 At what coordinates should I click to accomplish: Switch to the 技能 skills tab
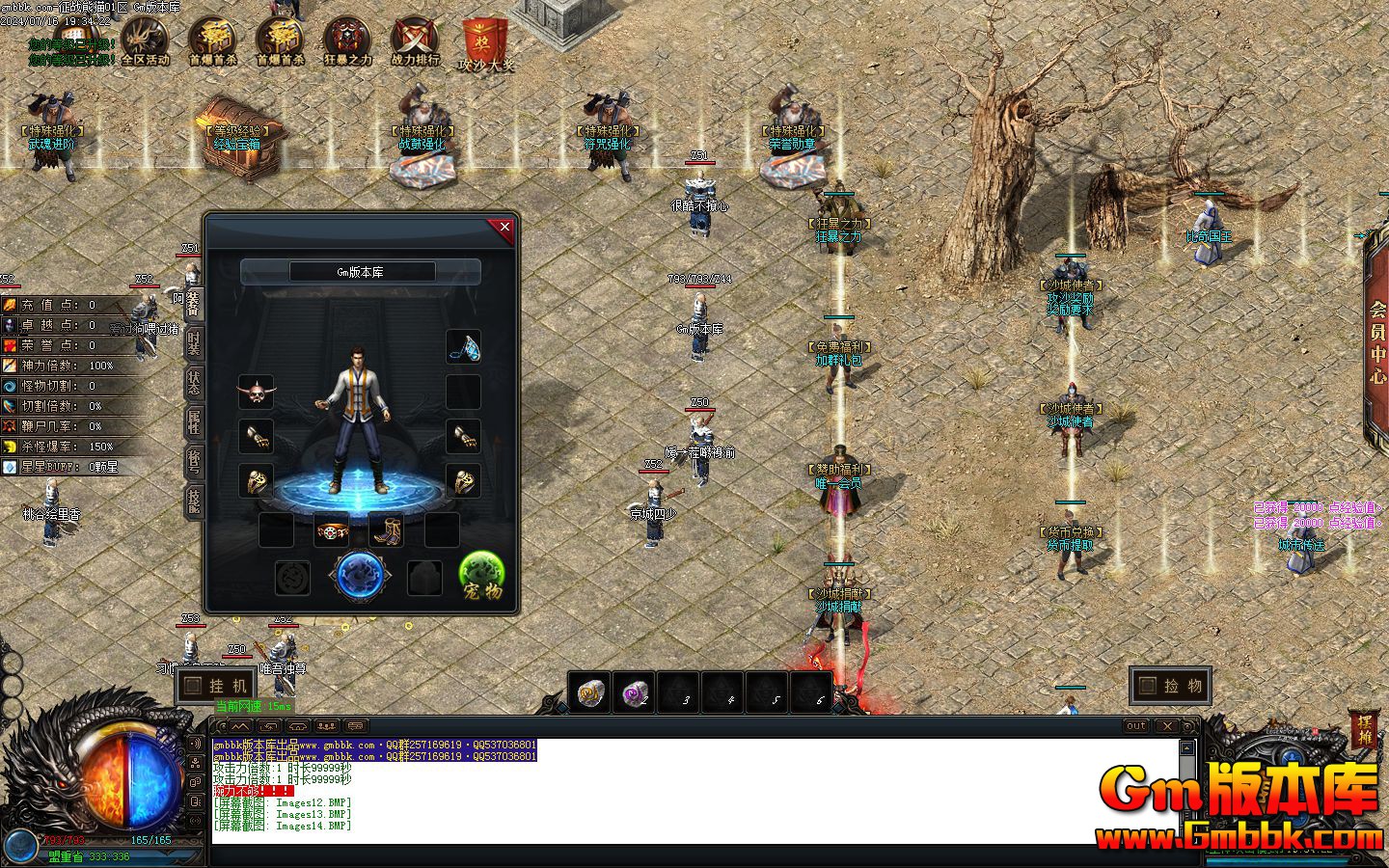click(194, 501)
